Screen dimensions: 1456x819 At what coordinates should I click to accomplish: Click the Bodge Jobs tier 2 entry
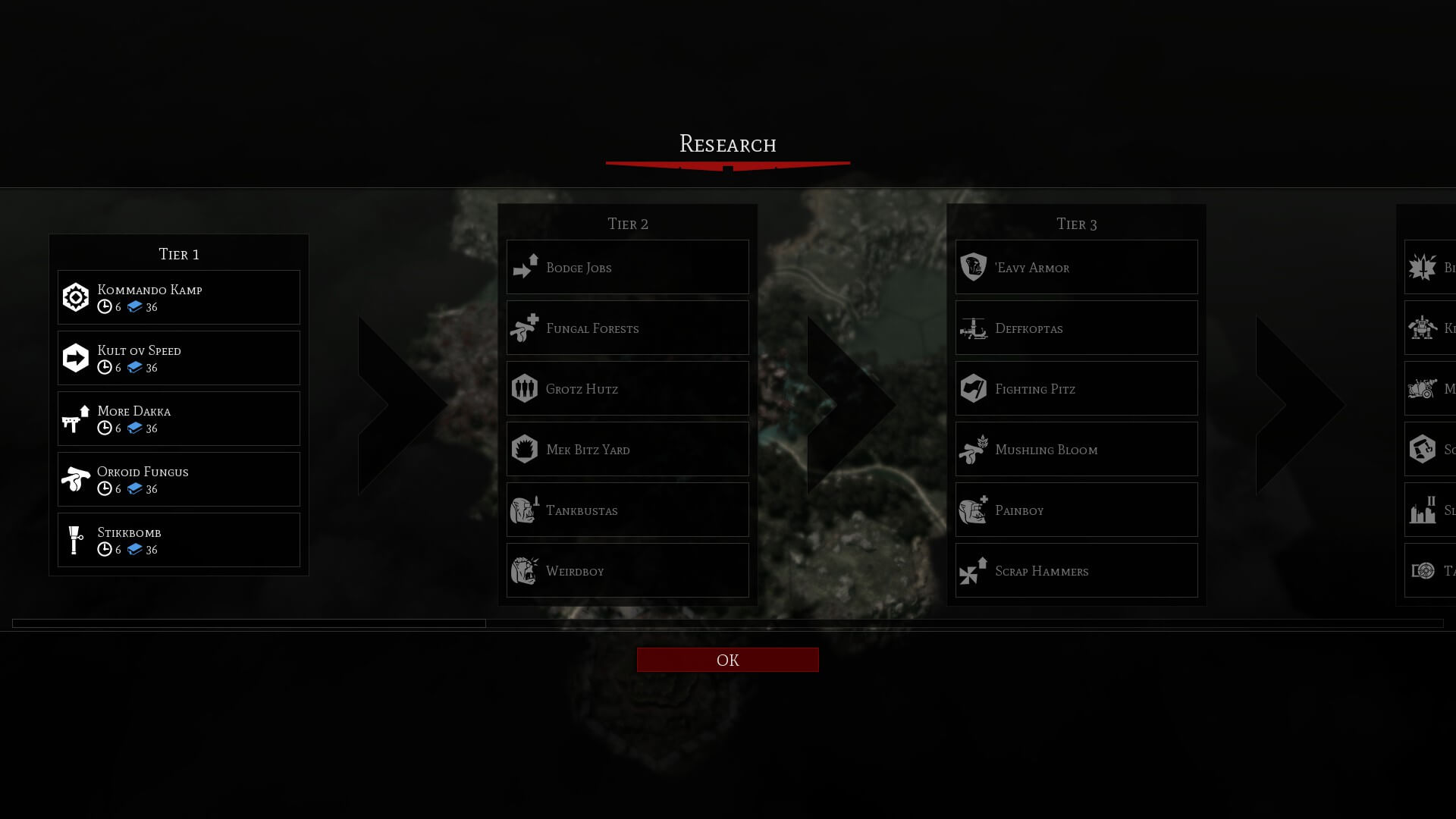pyautogui.click(x=628, y=267)
